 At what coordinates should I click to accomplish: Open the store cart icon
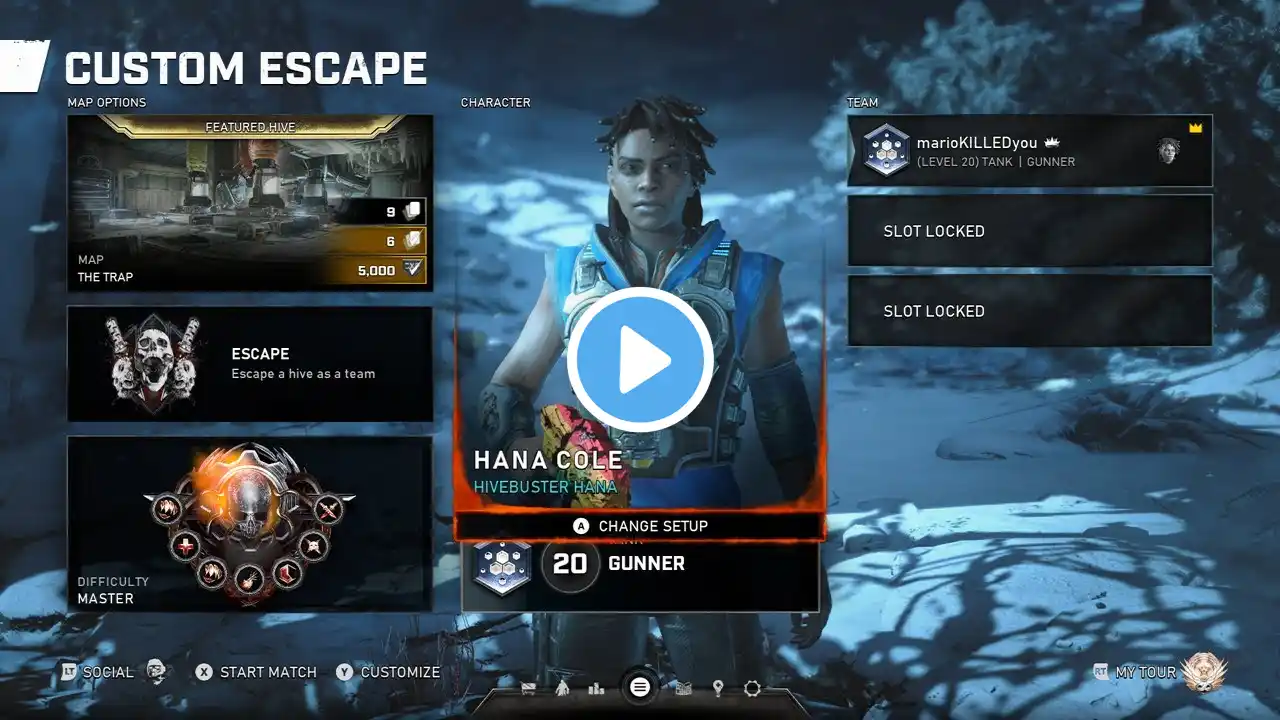tap(528, 688)
